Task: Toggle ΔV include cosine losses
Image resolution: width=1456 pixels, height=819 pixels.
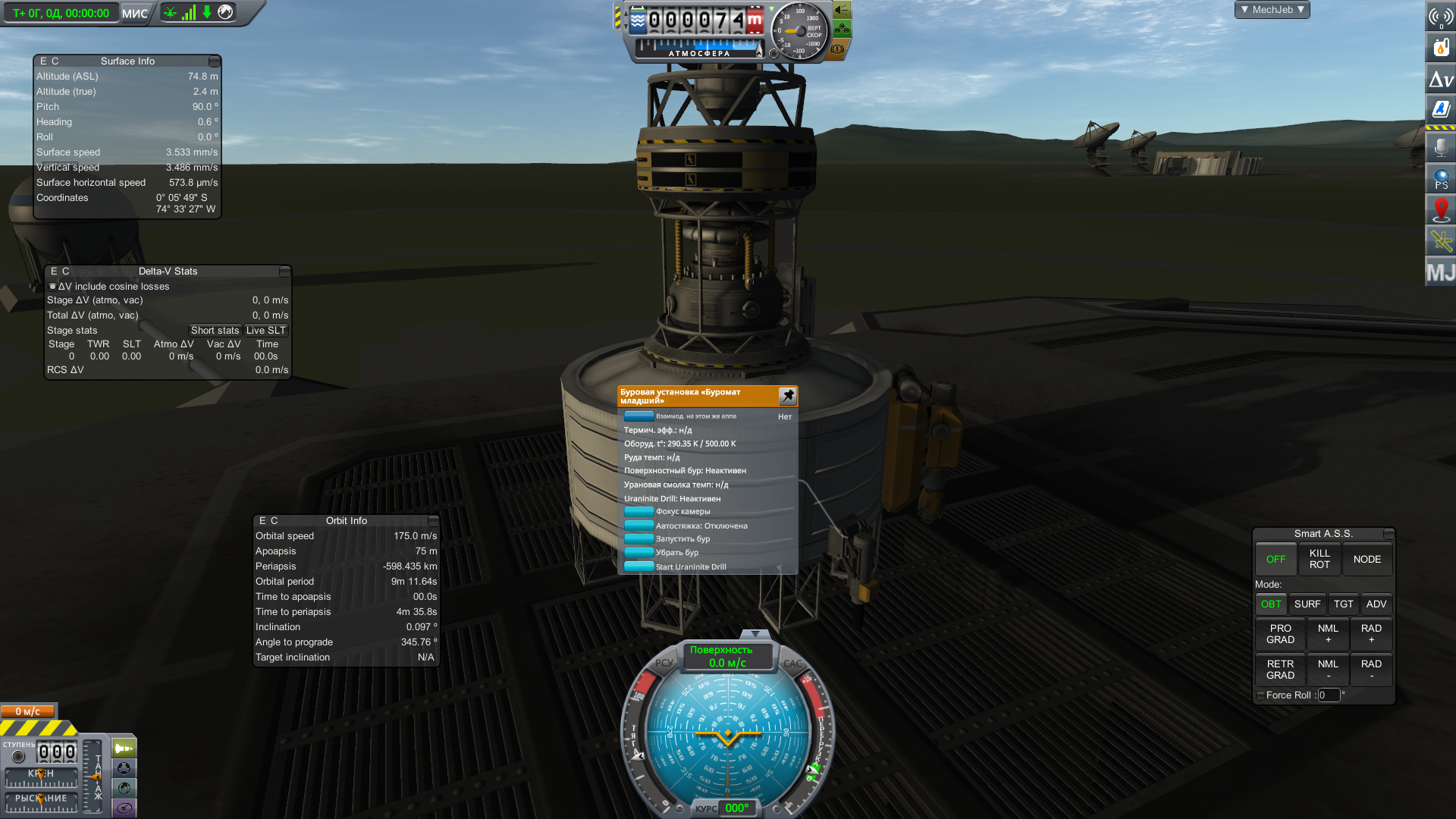Action: click(52, 287)
